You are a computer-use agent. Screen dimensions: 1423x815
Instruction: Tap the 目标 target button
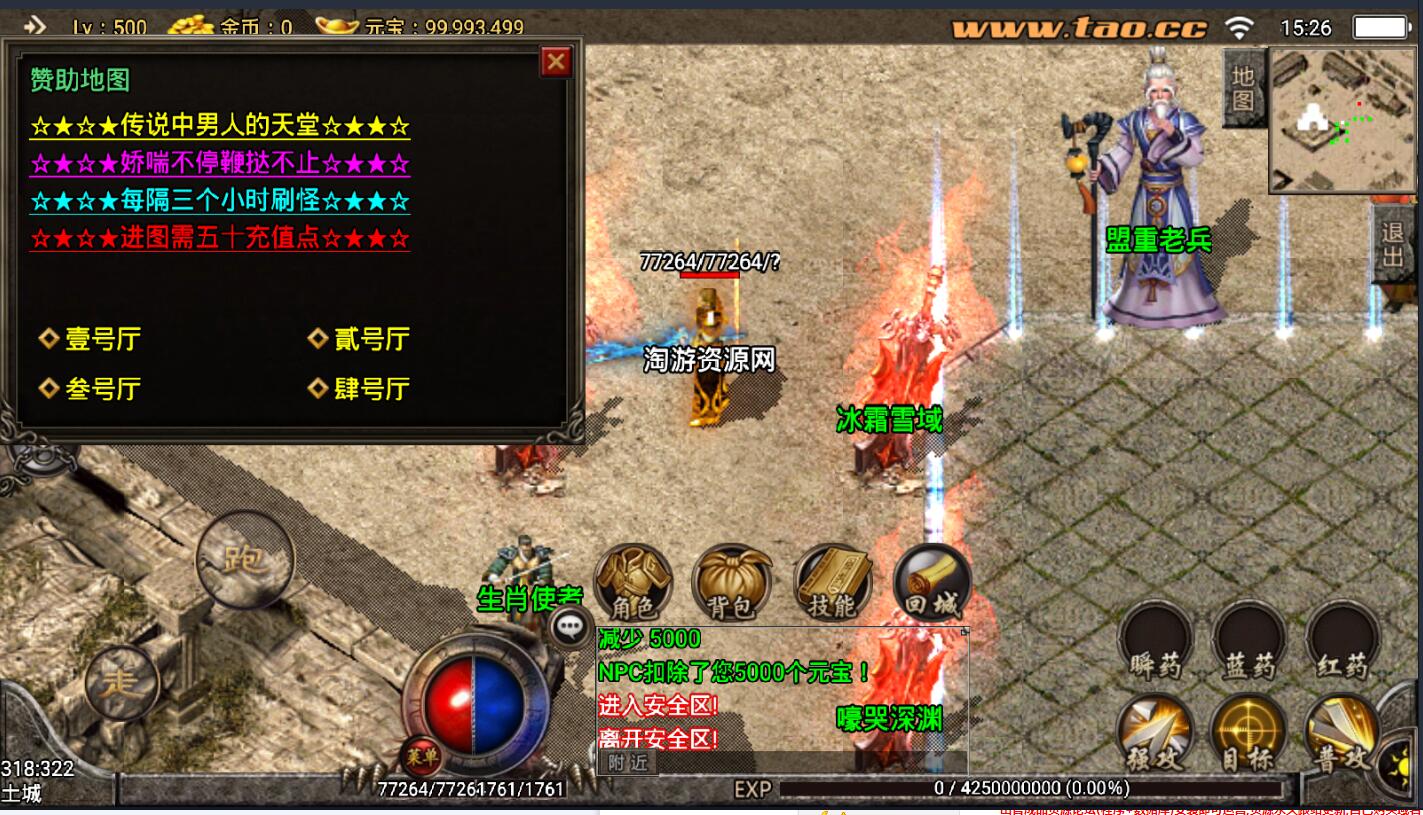point(1248,733)
